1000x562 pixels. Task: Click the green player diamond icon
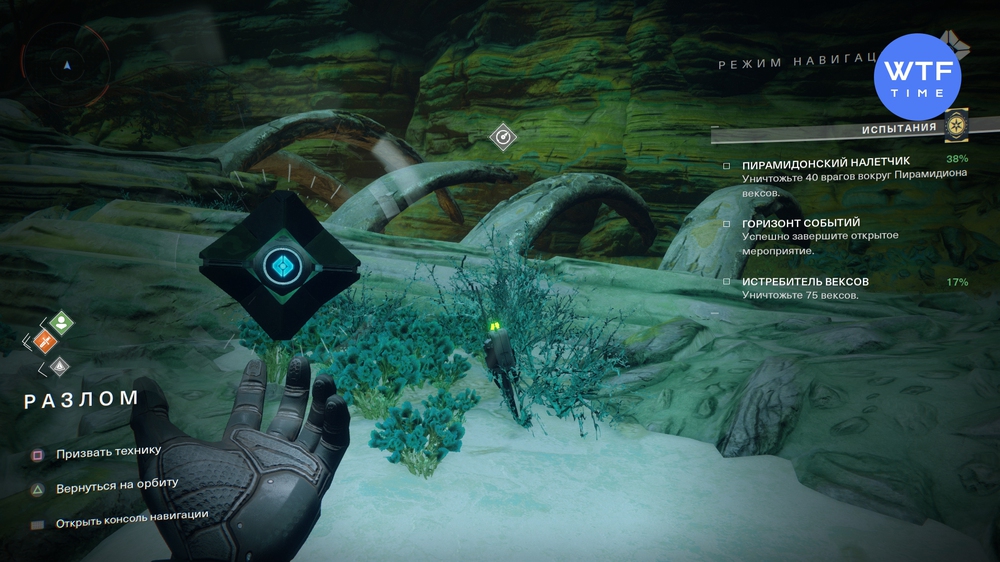[x=62, y=321]
